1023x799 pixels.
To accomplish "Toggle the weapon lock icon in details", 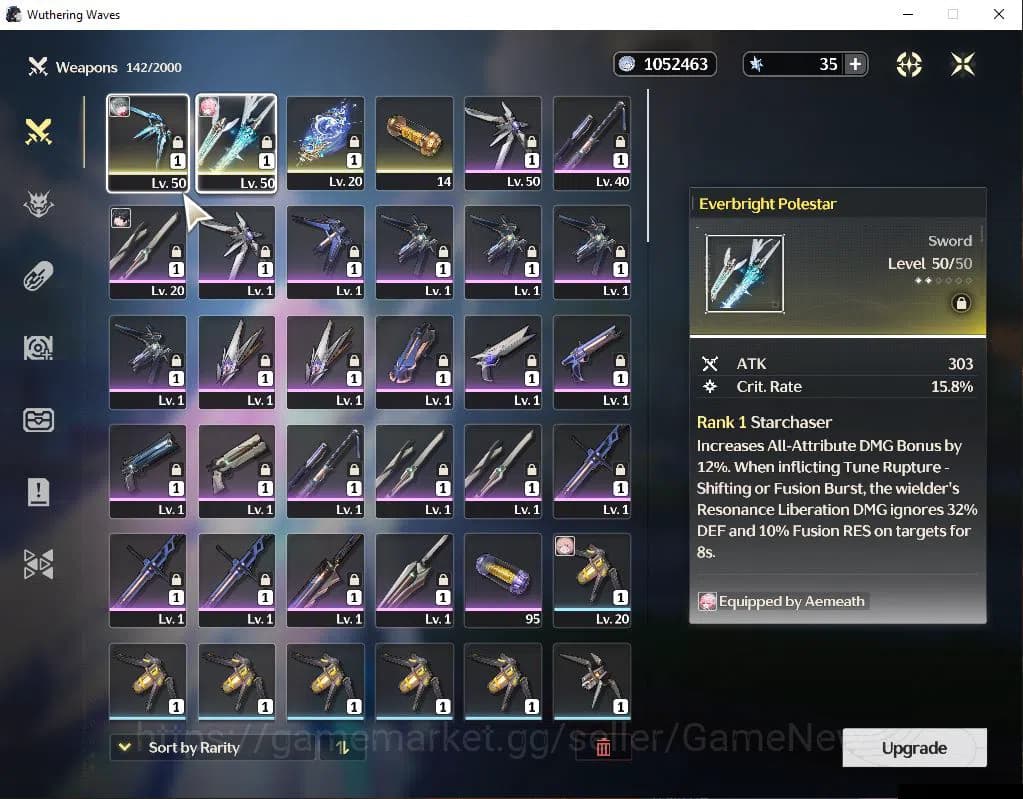I will click(x=960, y=303).
